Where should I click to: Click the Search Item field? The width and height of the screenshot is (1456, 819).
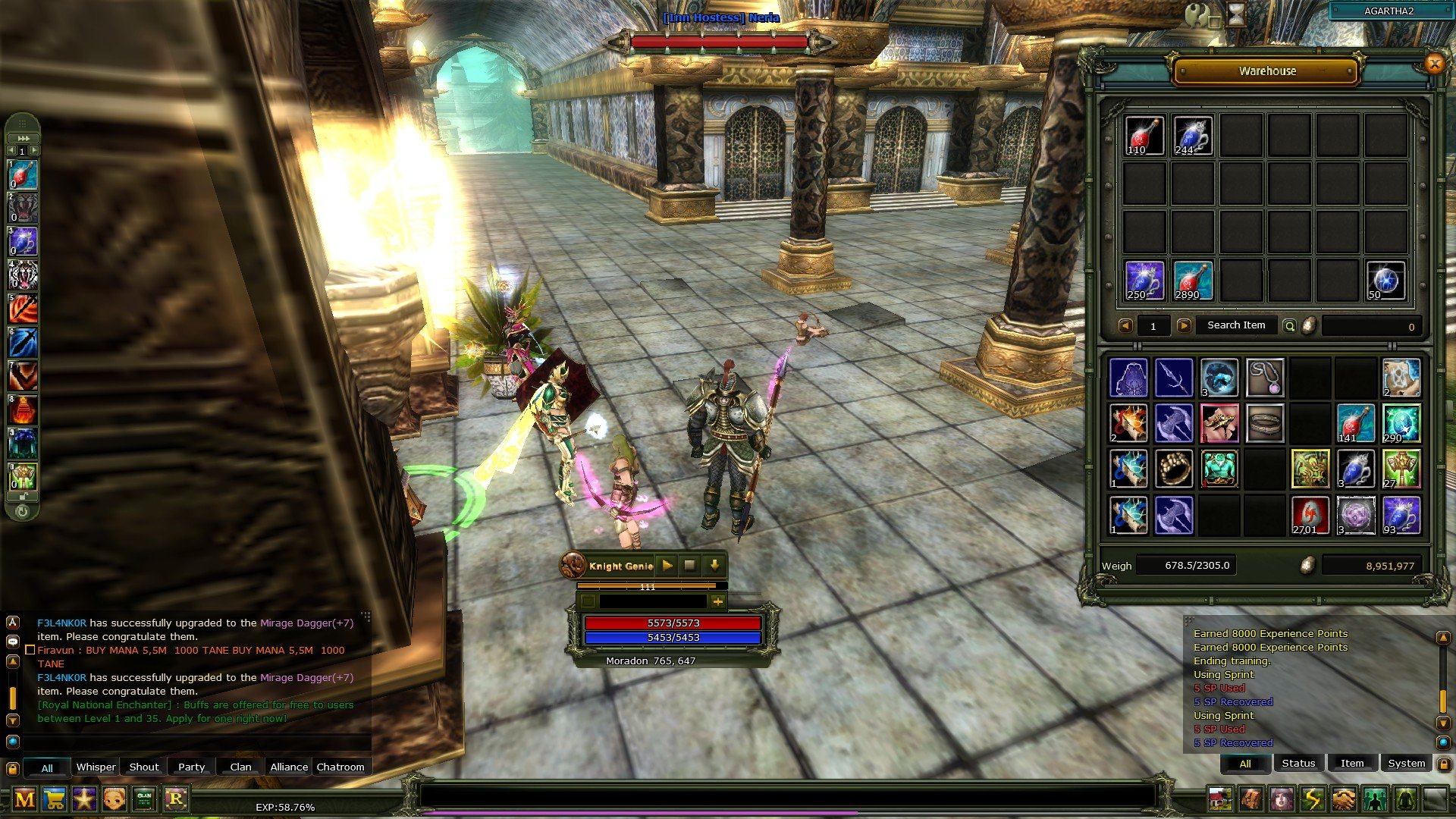1236,325
